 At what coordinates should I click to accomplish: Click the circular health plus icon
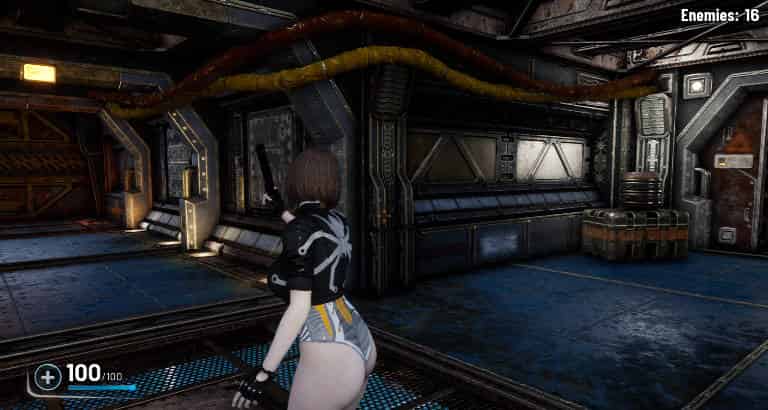47,377
